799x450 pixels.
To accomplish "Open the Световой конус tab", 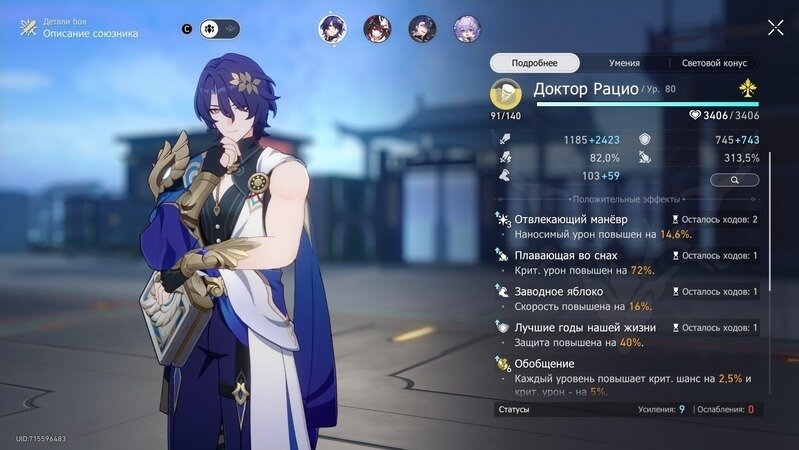I will click(x=713, y=63).
